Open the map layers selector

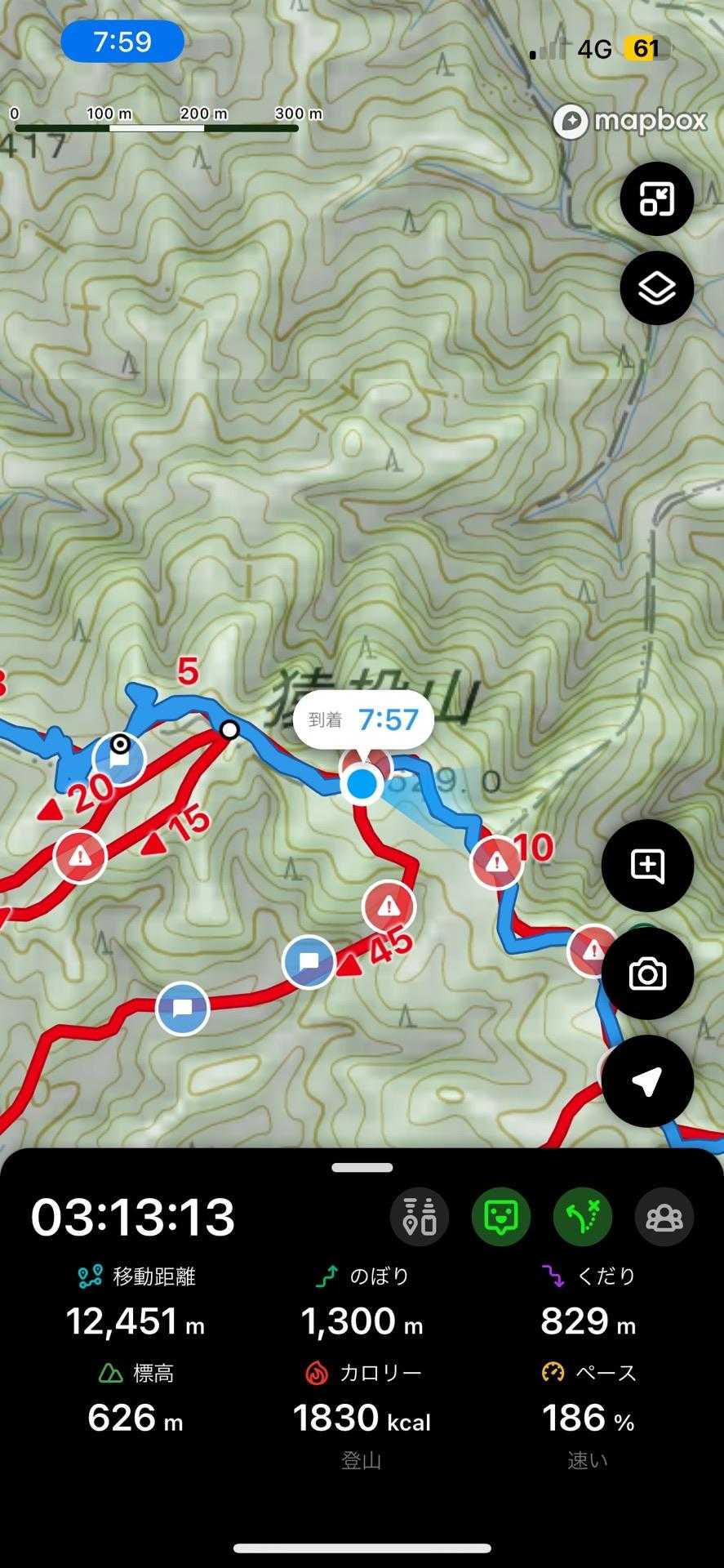656,288
